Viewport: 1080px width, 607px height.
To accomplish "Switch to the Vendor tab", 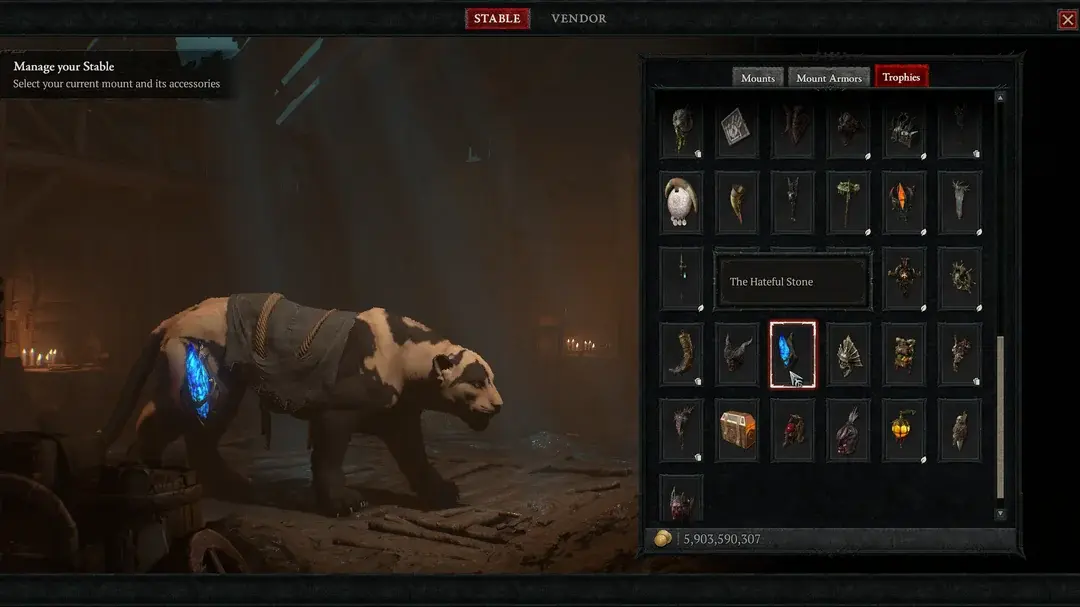I will [578, 18].
